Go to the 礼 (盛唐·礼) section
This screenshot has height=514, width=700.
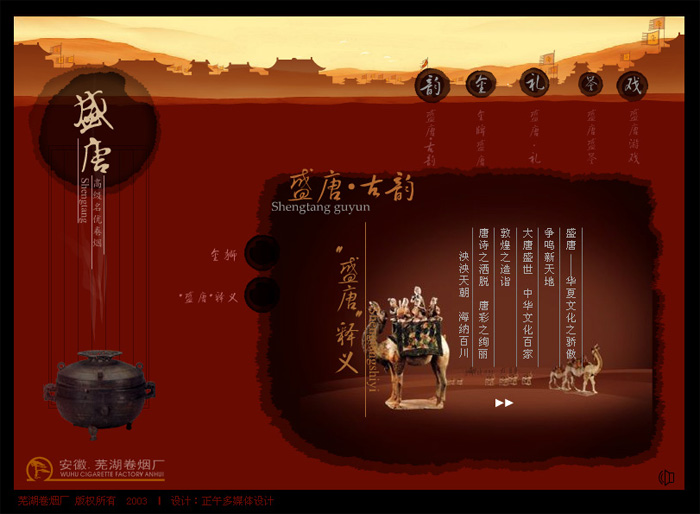tap(534, 85)
